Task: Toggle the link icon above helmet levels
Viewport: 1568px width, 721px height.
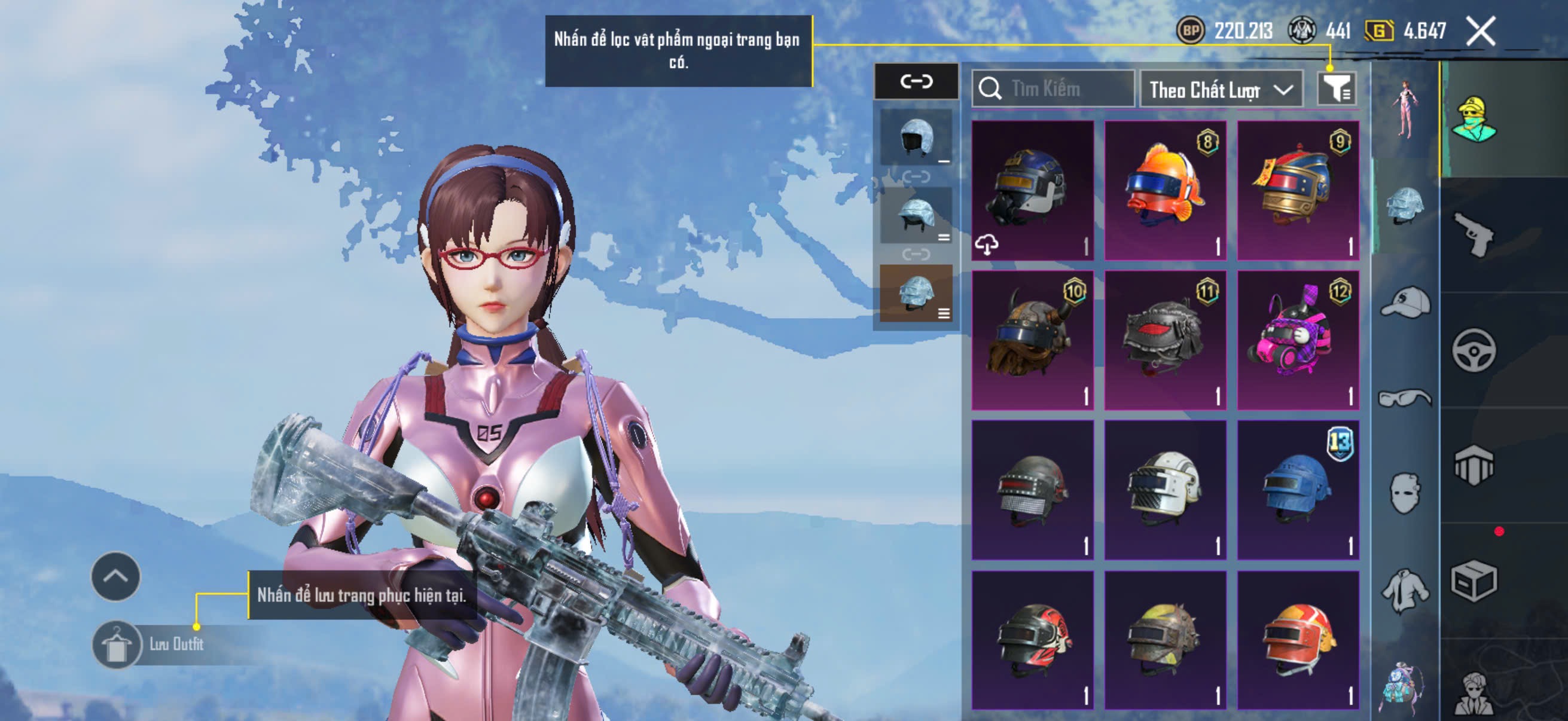Action: tap(916, 81)
